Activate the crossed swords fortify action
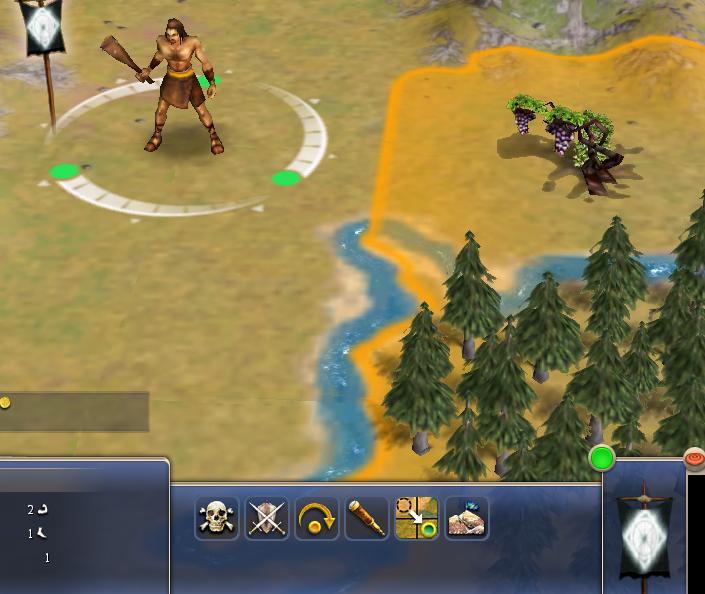 click(266, 518)
